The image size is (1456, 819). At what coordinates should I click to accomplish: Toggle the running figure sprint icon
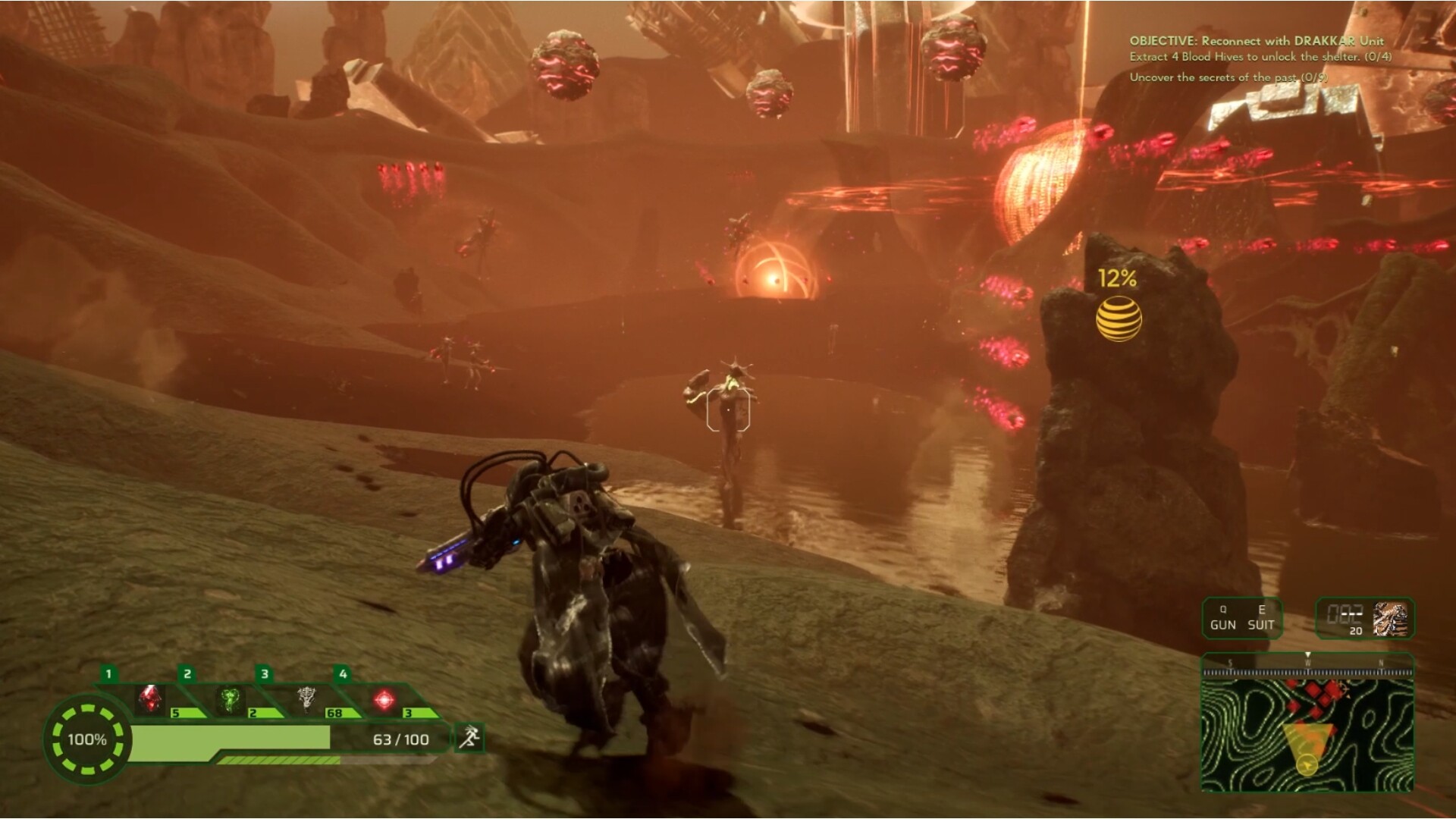tap(469, 736)
